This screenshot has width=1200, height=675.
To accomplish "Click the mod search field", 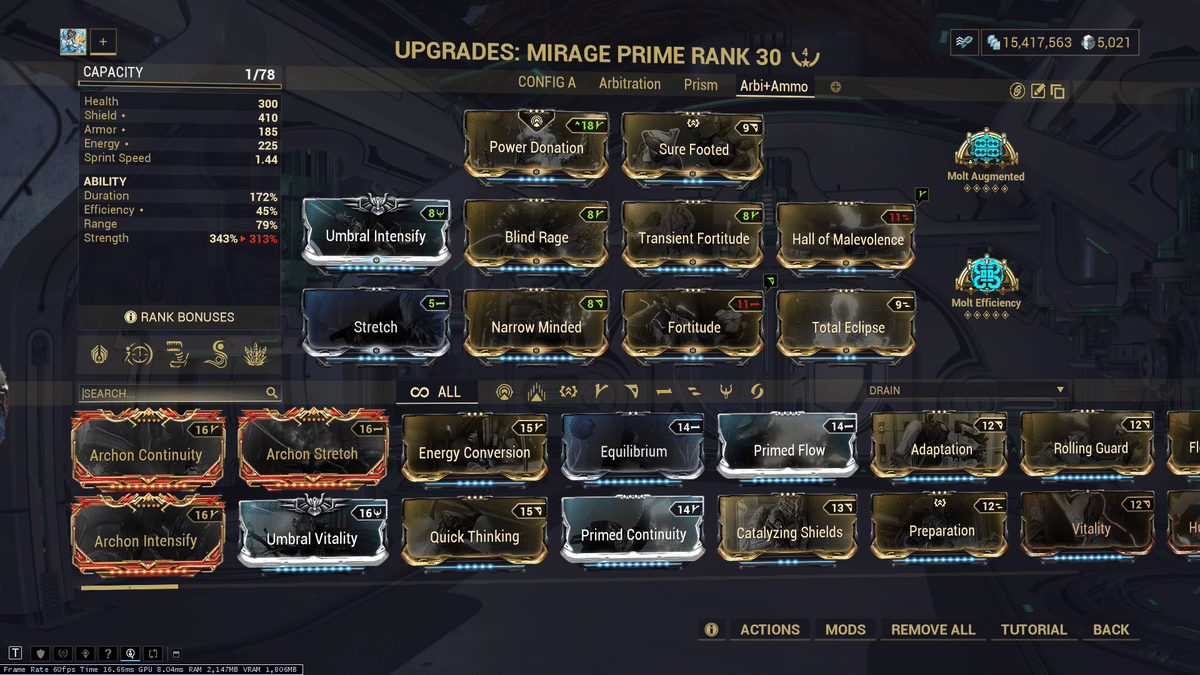I will click(x=172, y=393).
